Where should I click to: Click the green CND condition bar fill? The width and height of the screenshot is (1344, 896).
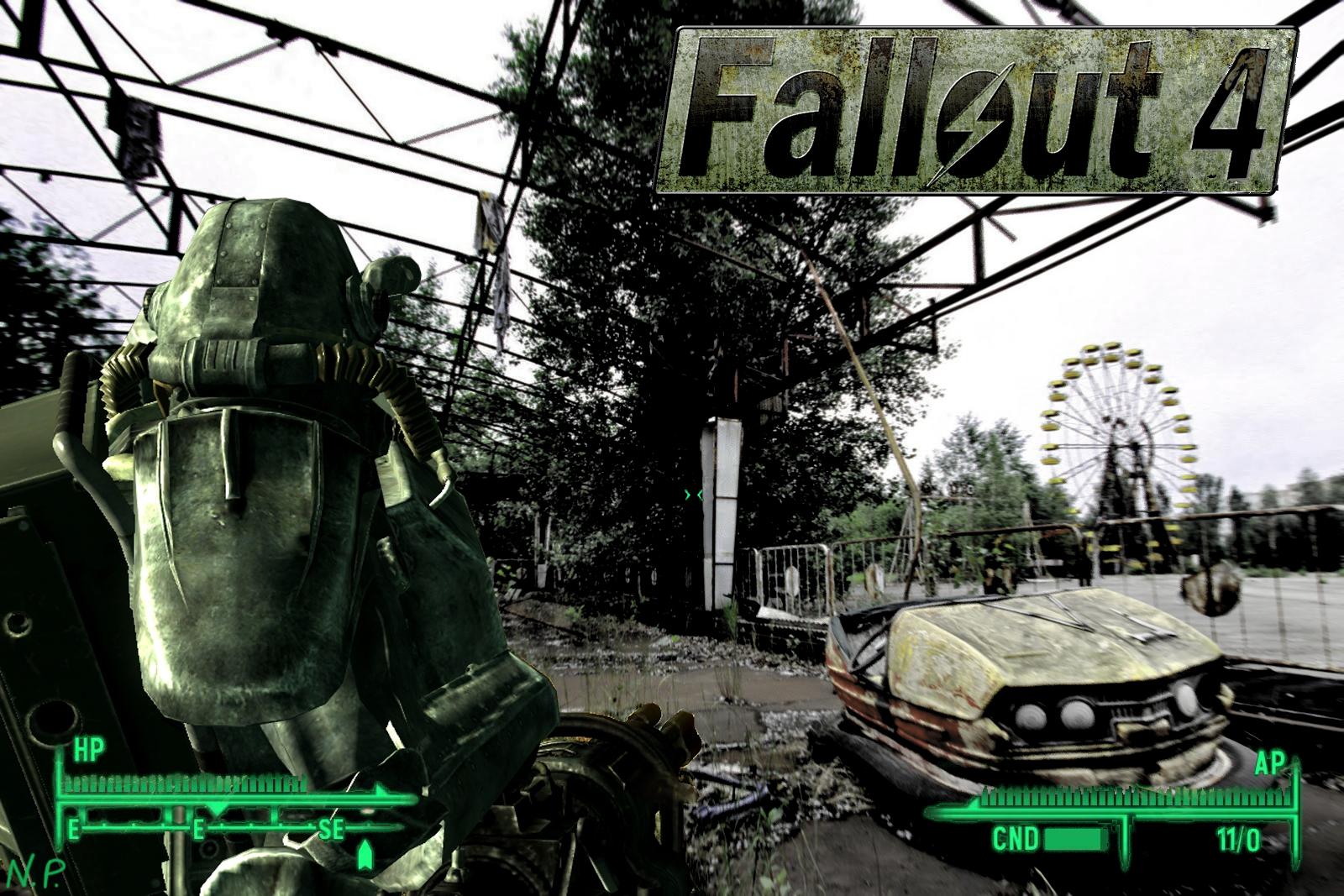click(x=1073, y=840)
